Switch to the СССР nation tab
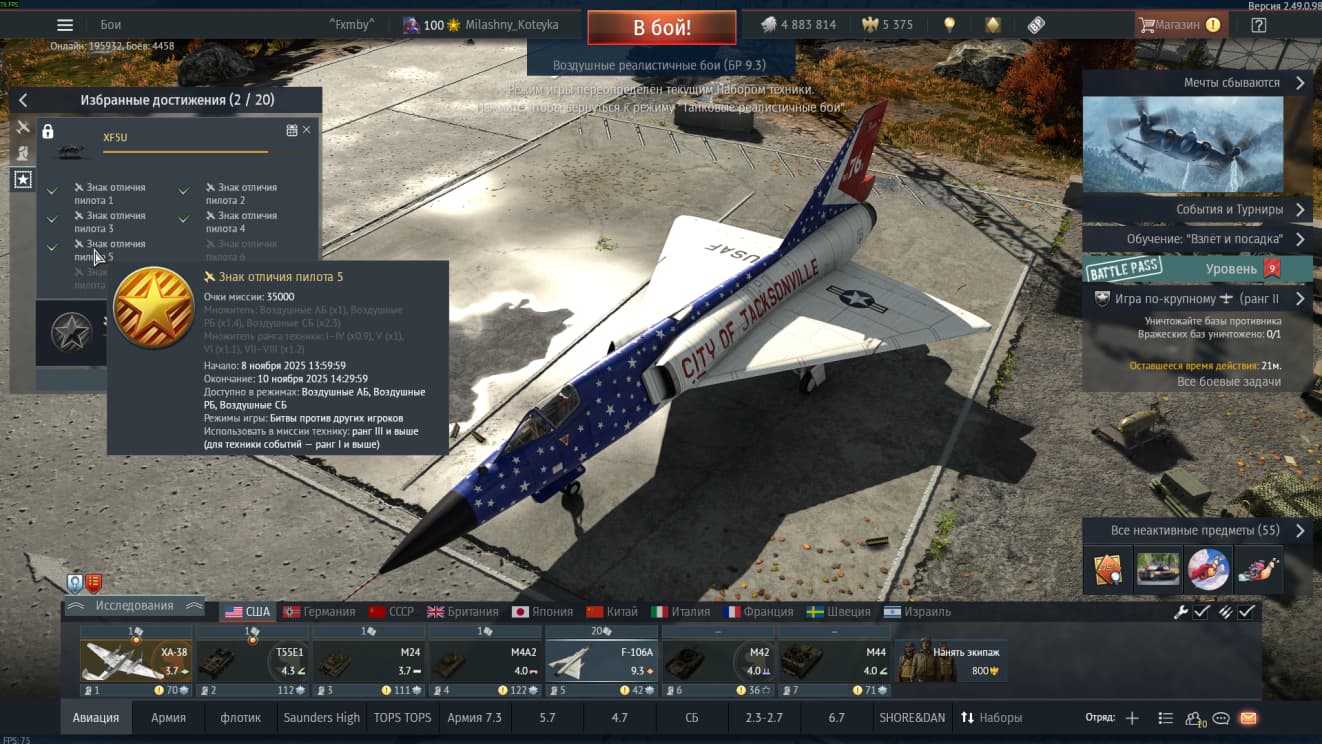Viewport: 1322px width, 744px height. [391, 612]
